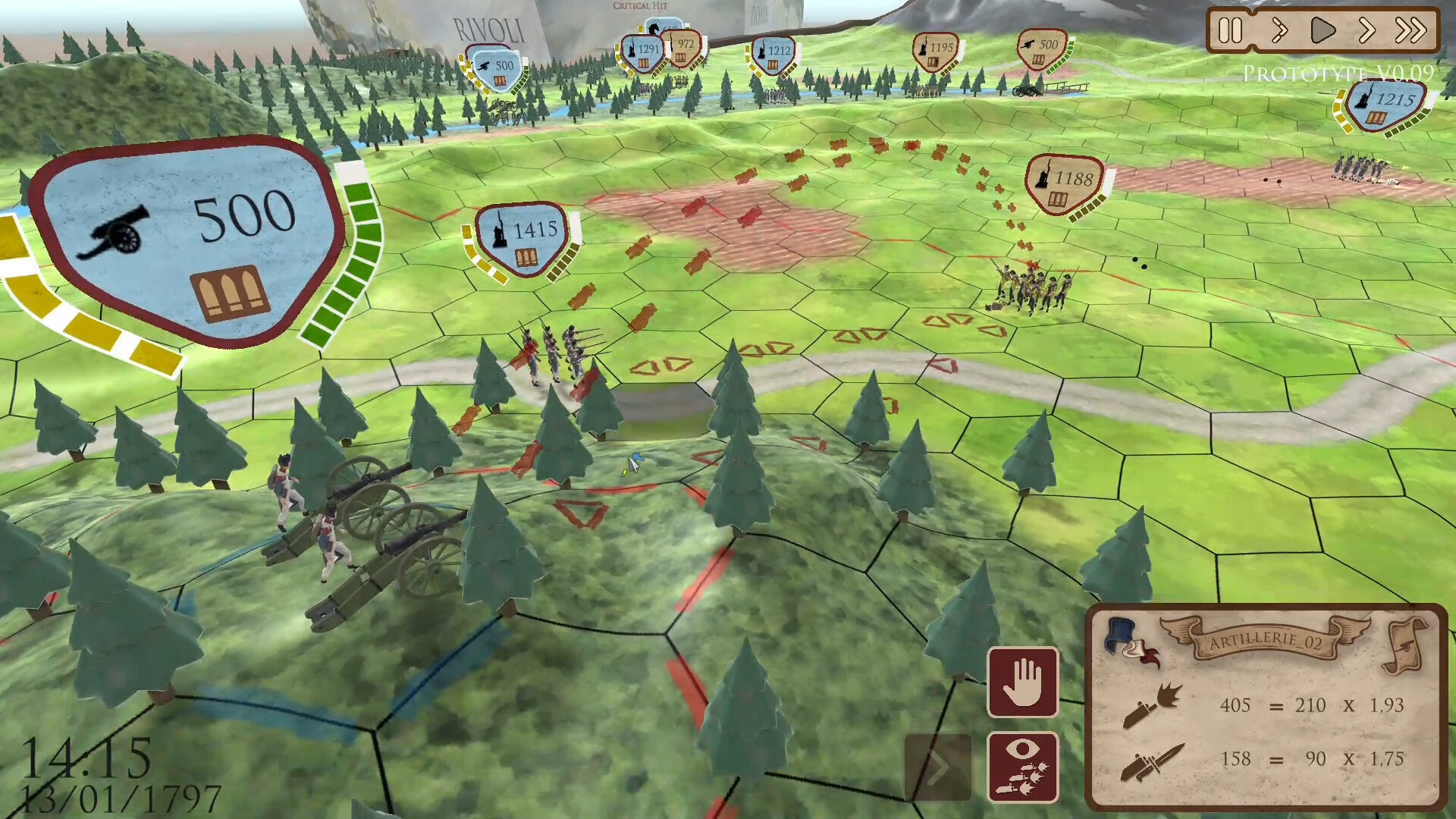Image resolution: width=1456 pixels, height=819 pixels.
Task: Set slow speed with the dashed arrow
Action: [1279, 31]
